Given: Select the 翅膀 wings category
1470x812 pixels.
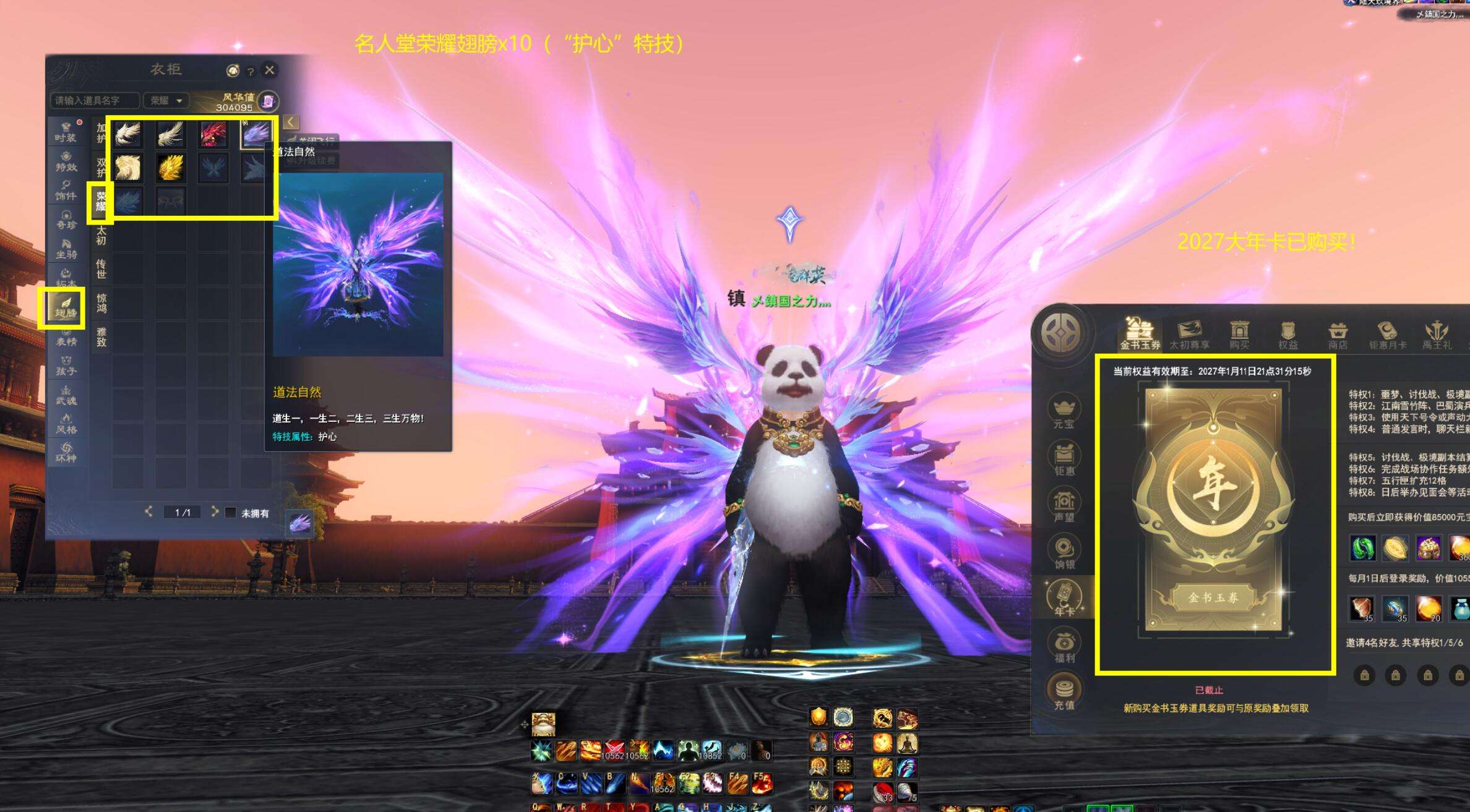Looking at the screenshot, I should tap(65, 307).
